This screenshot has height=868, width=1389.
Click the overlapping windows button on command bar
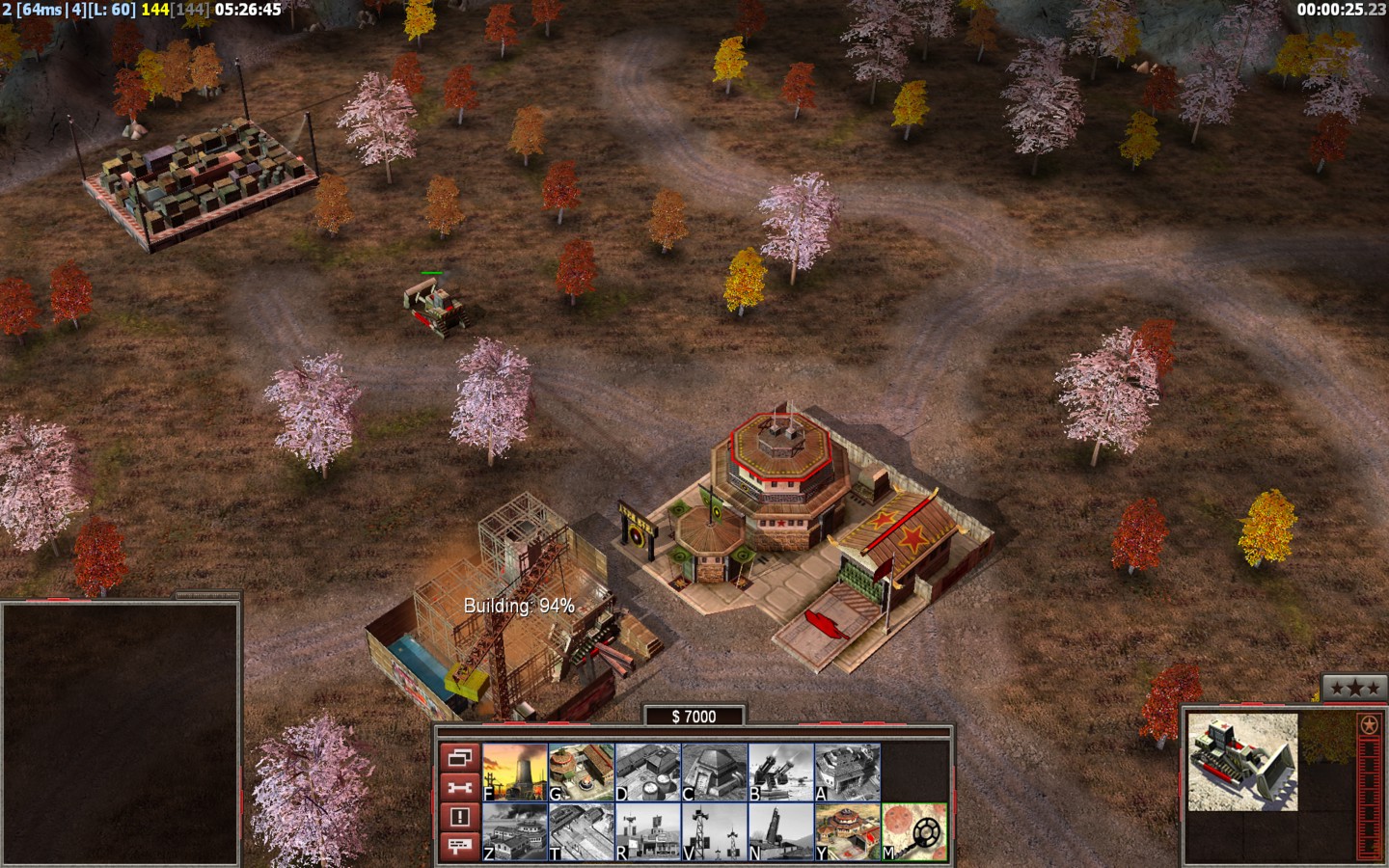pyautogui.click(x=460, y=757)
